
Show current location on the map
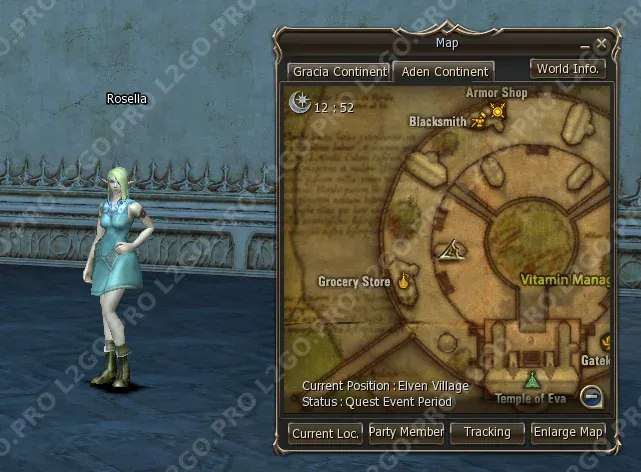click(325, 433)
